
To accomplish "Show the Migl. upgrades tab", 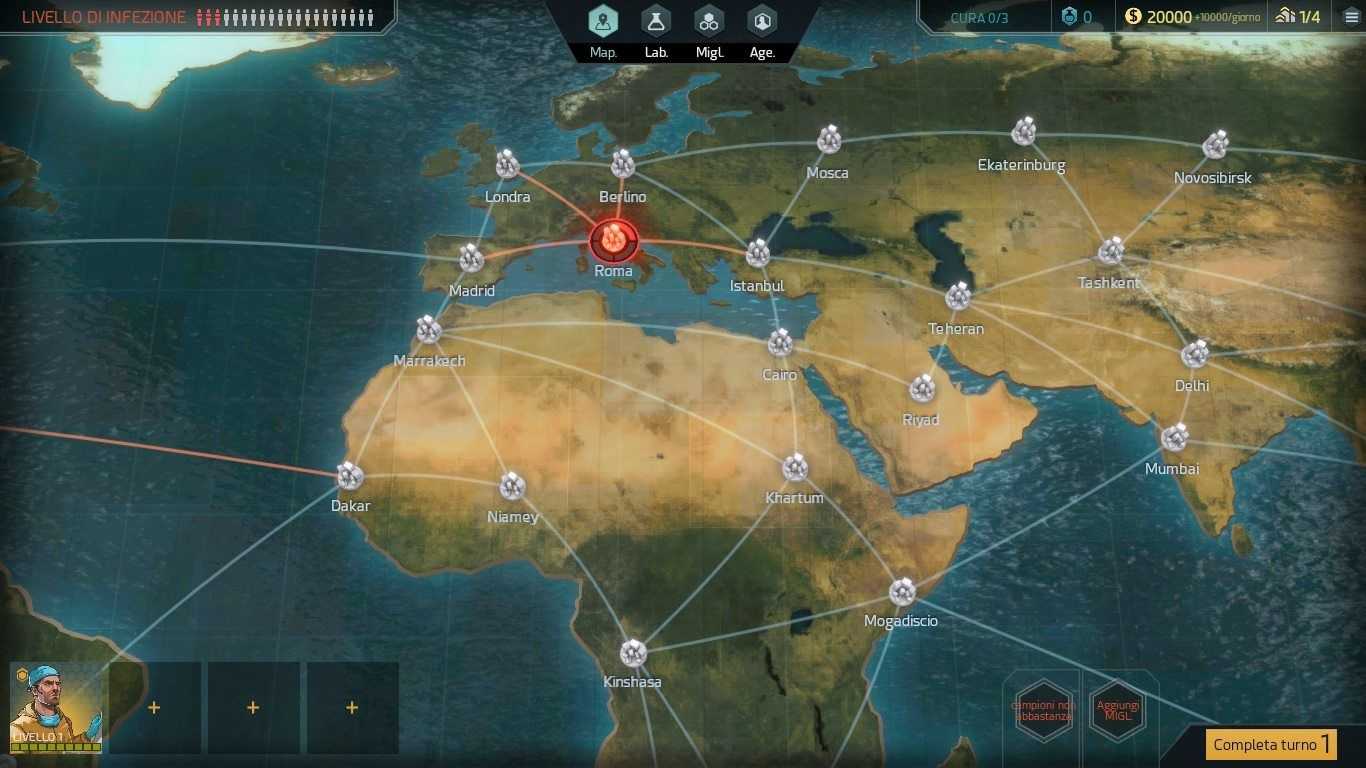I will click(x=709, y=22).
